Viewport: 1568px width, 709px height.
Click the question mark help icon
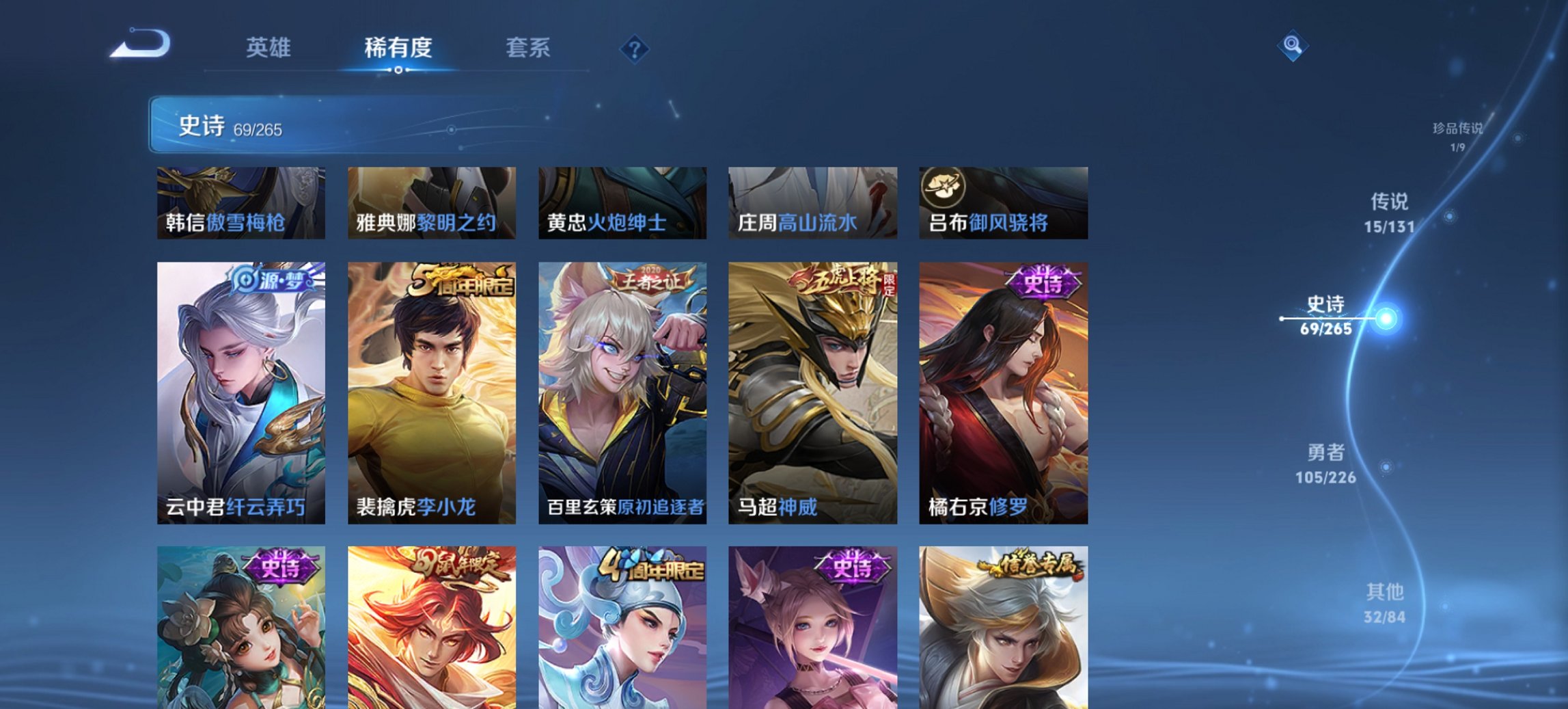tap(634, 48)
